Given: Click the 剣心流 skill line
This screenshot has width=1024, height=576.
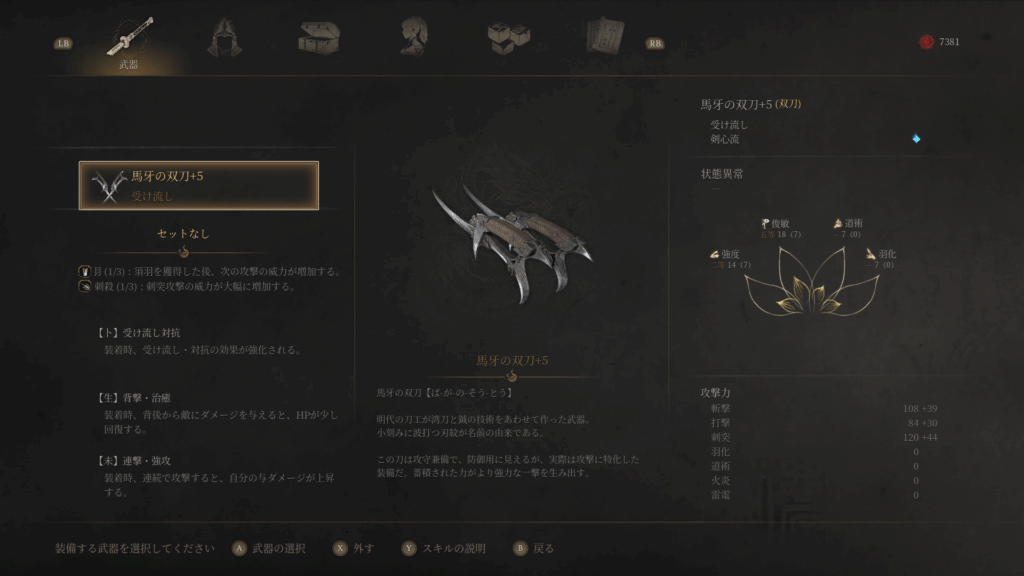Looking at the screenshot, I should coord(725,139).
